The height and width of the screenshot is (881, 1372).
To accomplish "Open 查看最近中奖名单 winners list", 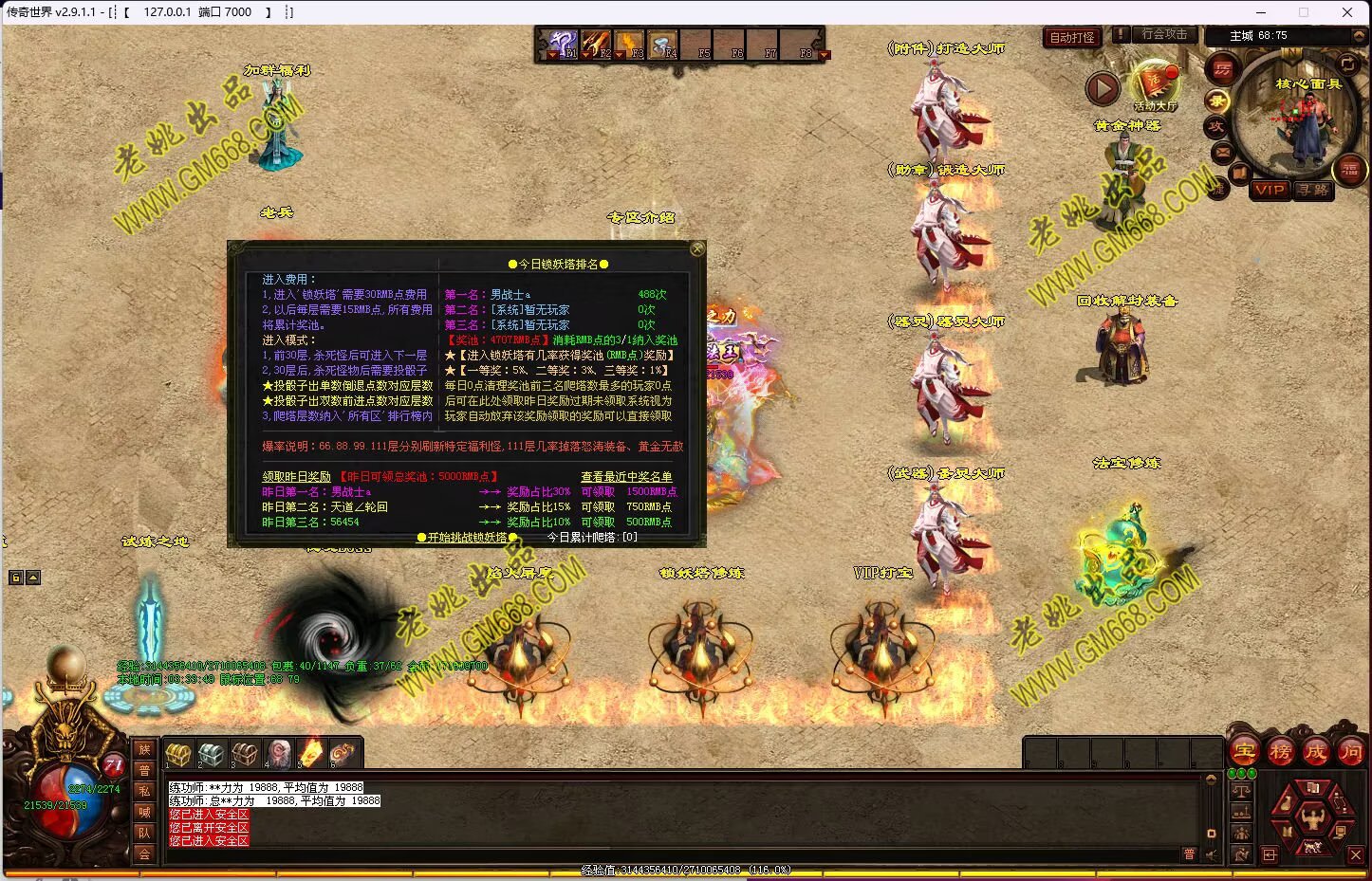I will click(x=626, y=477).
